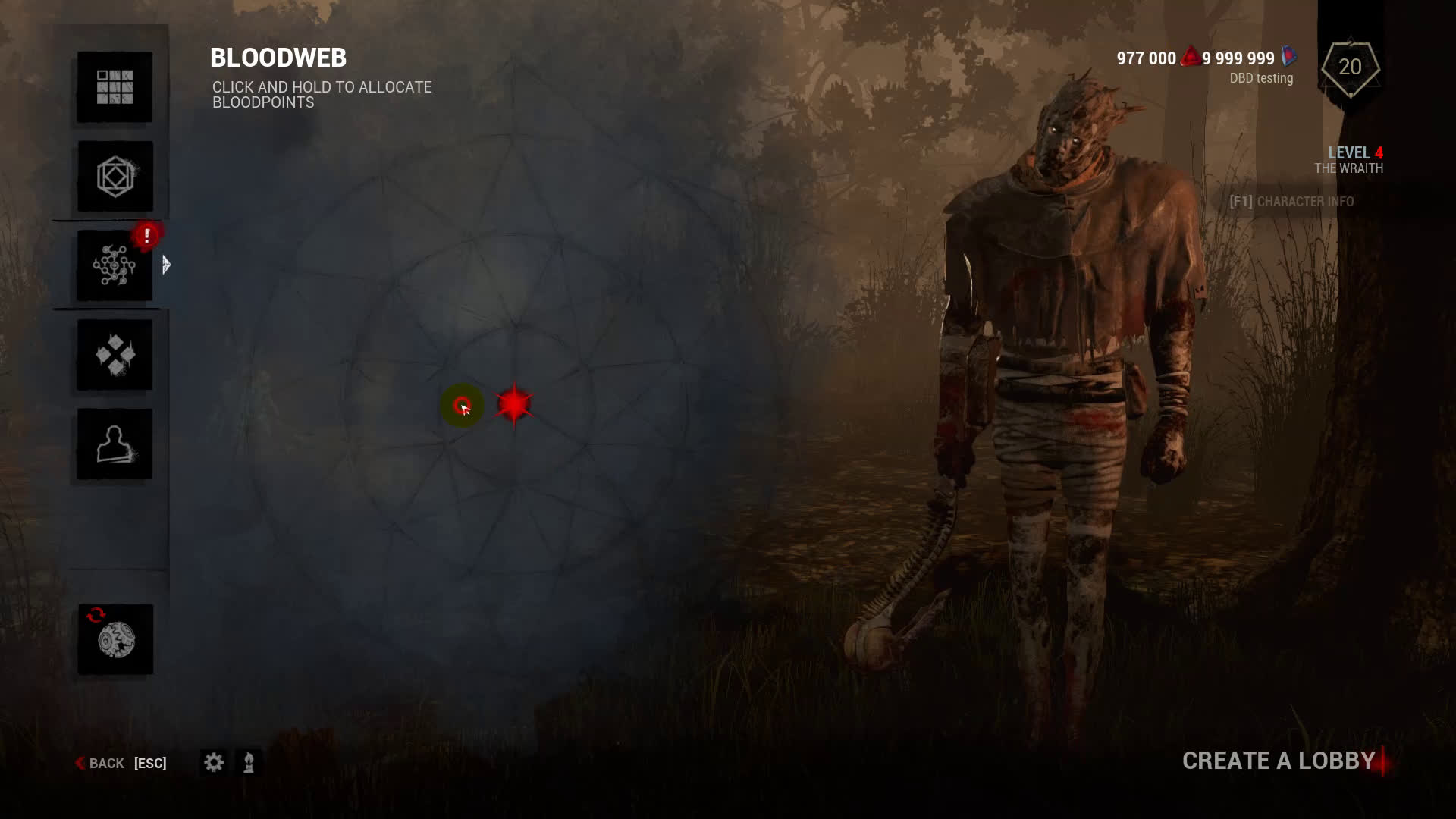Click the rank 20 badge
Viewport: 1456px width, 819px height.
click(1350, 68)
